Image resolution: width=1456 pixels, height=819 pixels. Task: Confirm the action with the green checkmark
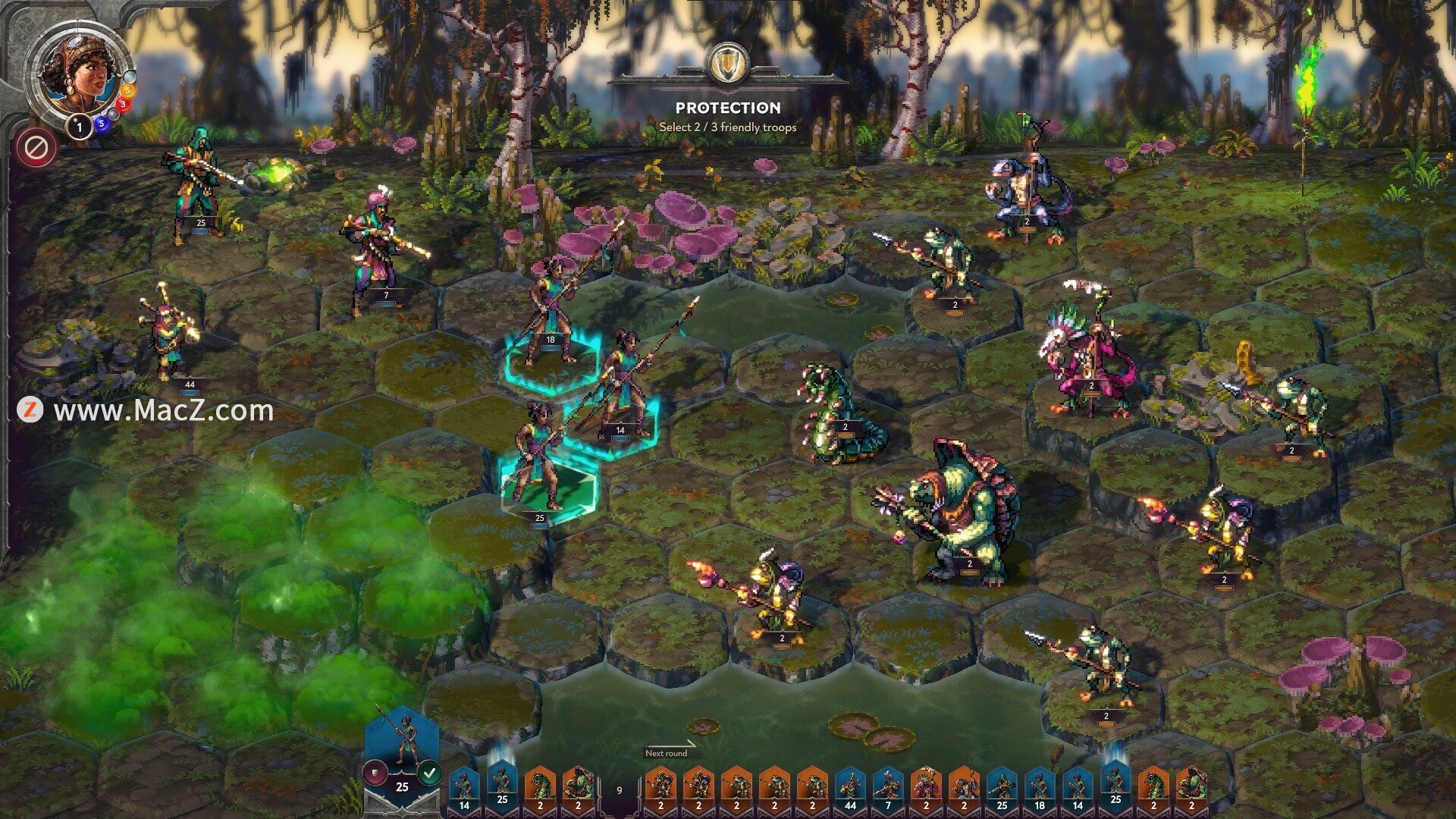click(430, 773)
